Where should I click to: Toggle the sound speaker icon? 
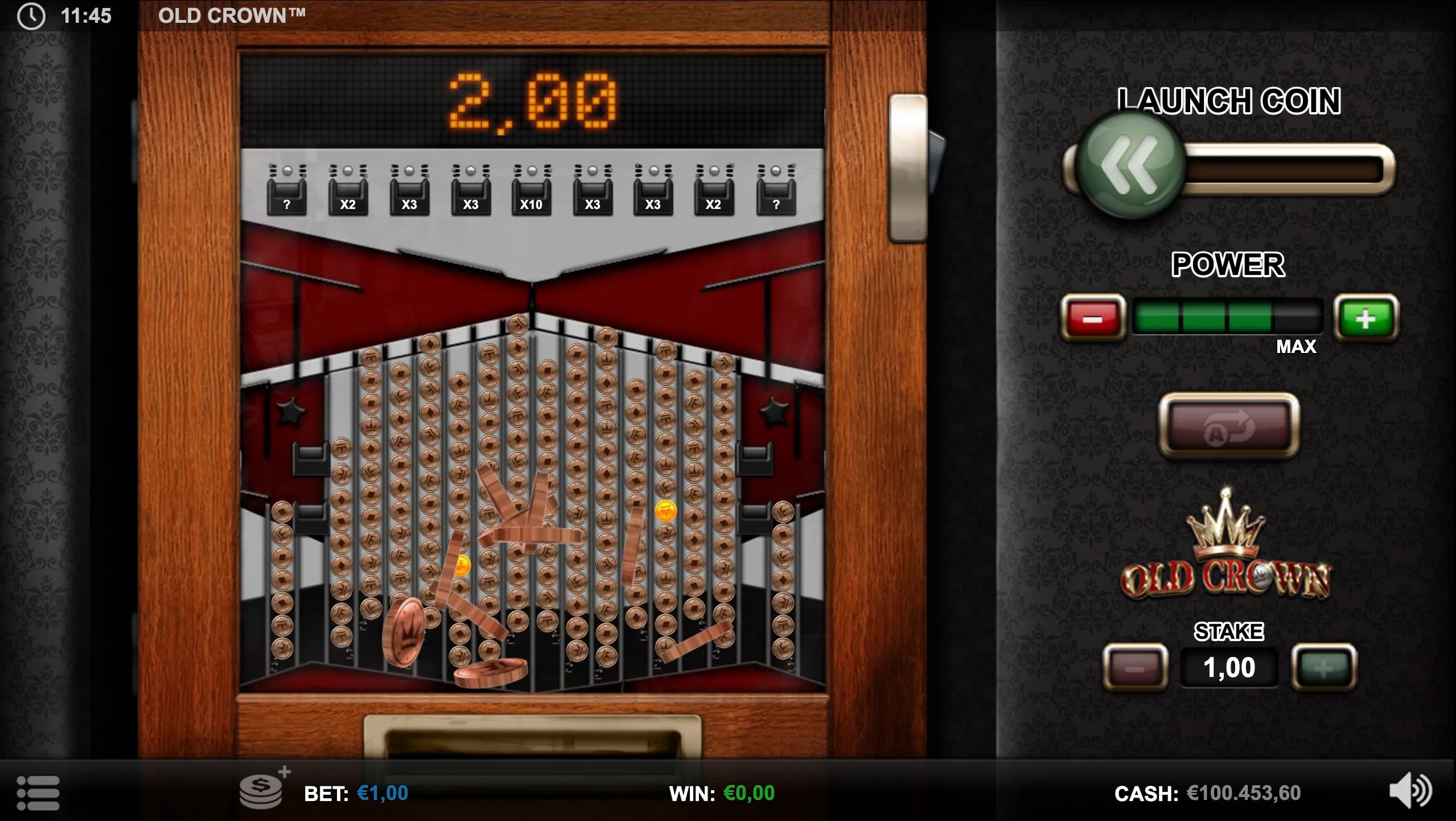coord(1410,791)
